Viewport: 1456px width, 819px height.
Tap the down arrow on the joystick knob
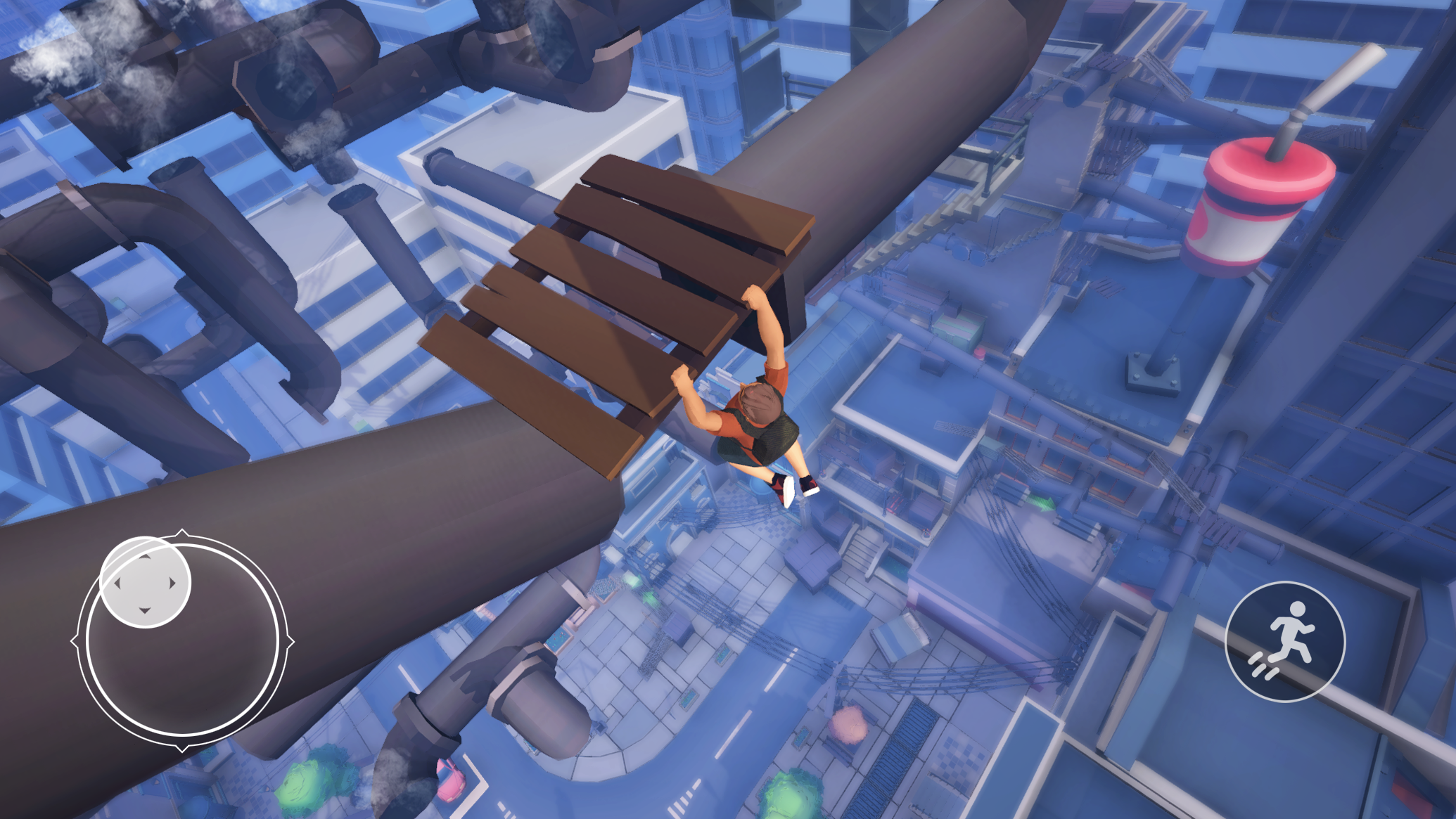(145, 610)
